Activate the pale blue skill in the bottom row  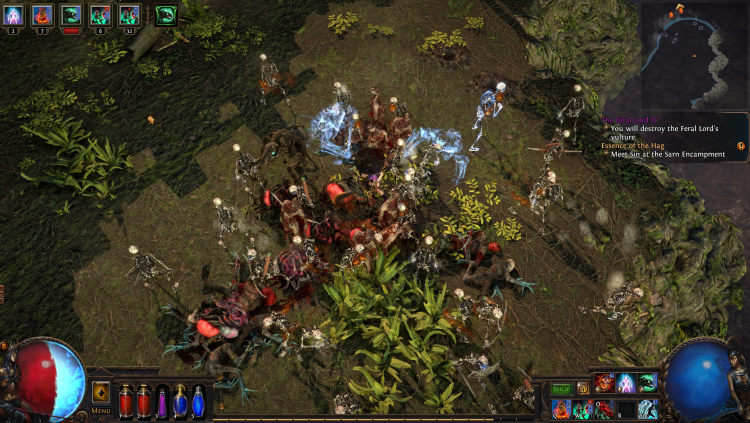tap(647, 408)
